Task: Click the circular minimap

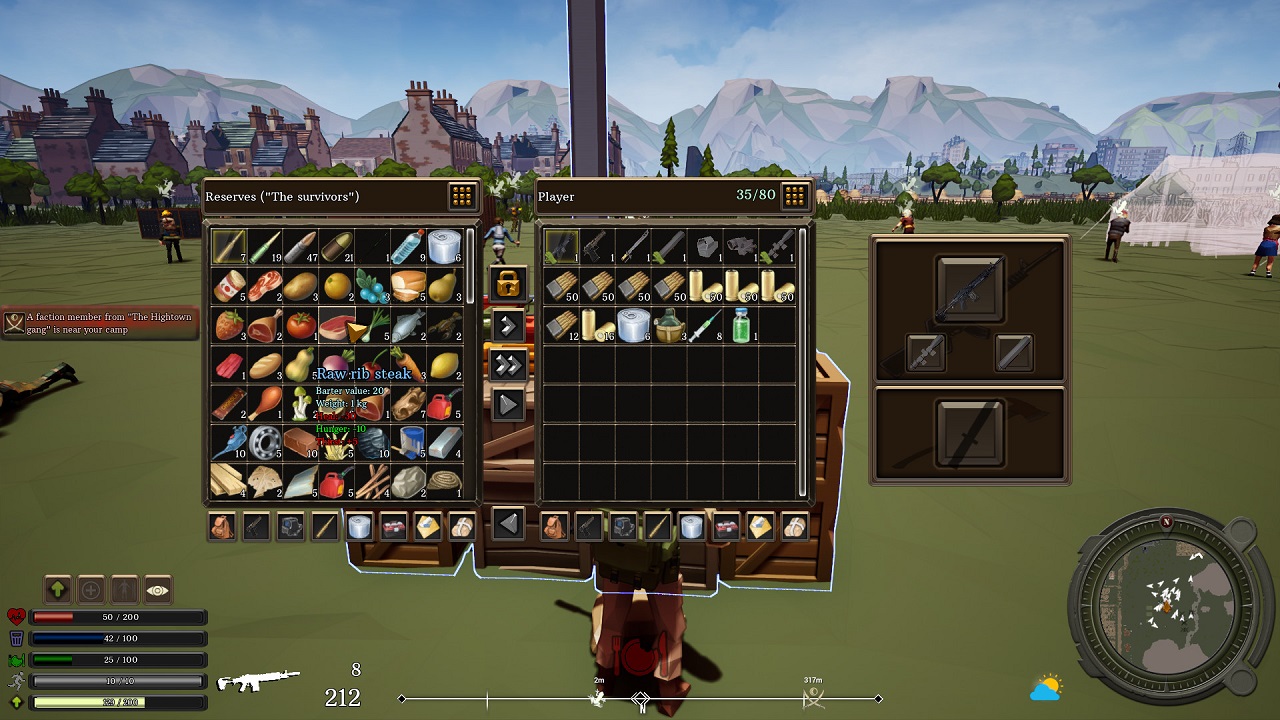Action: 1166,605
